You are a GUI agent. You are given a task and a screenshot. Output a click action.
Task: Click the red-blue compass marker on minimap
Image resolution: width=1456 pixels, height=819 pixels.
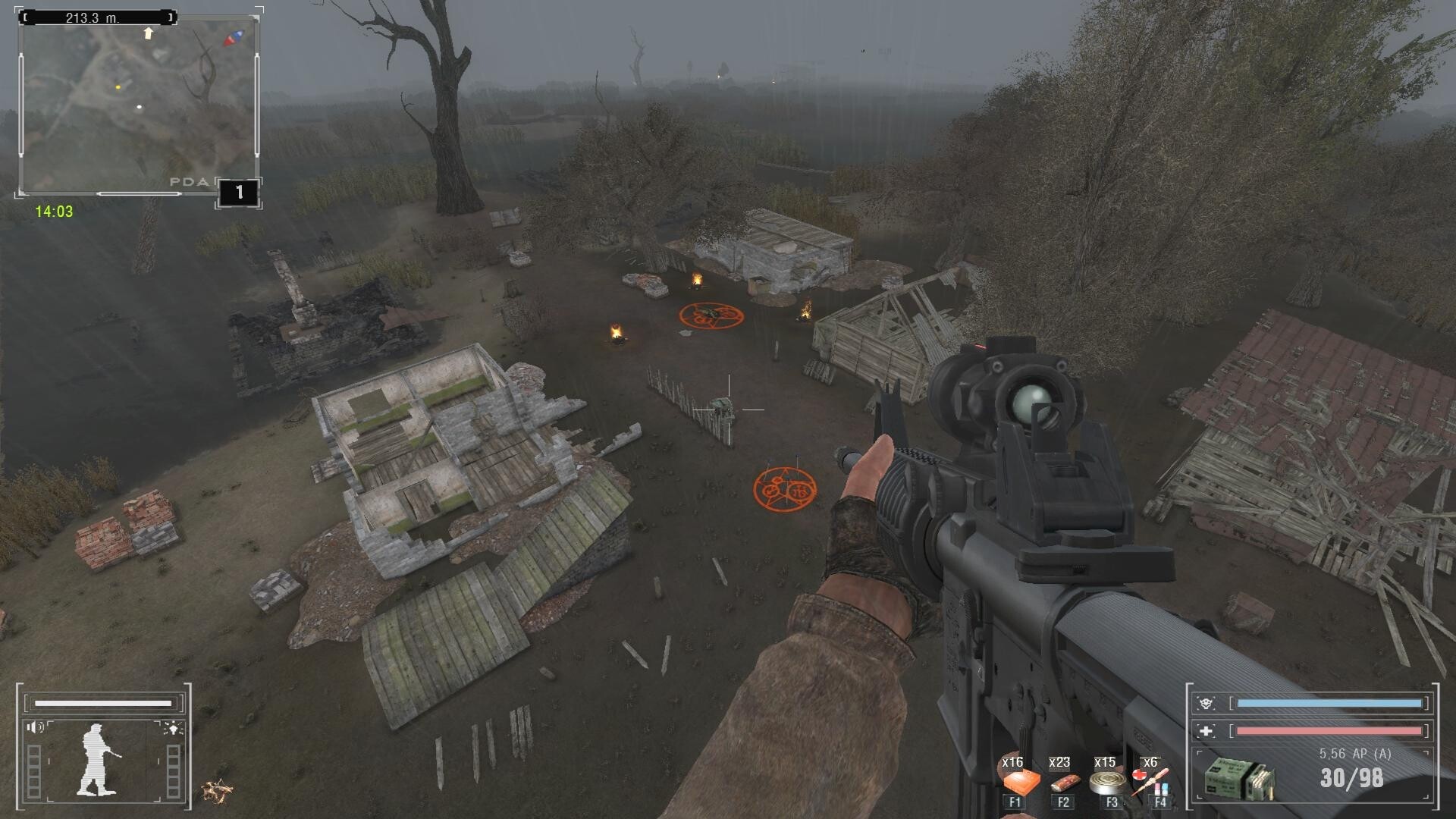pyautogui.click(x=234, y=37)
